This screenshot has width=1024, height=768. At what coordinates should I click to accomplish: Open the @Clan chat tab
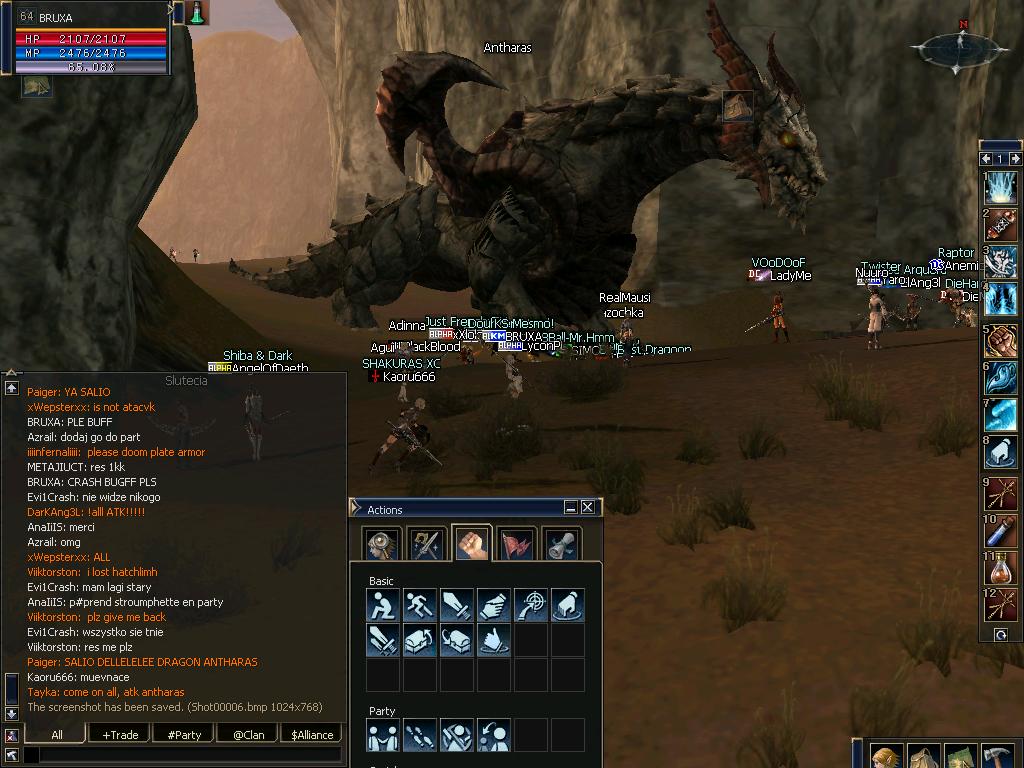click(x=248, y=734)
